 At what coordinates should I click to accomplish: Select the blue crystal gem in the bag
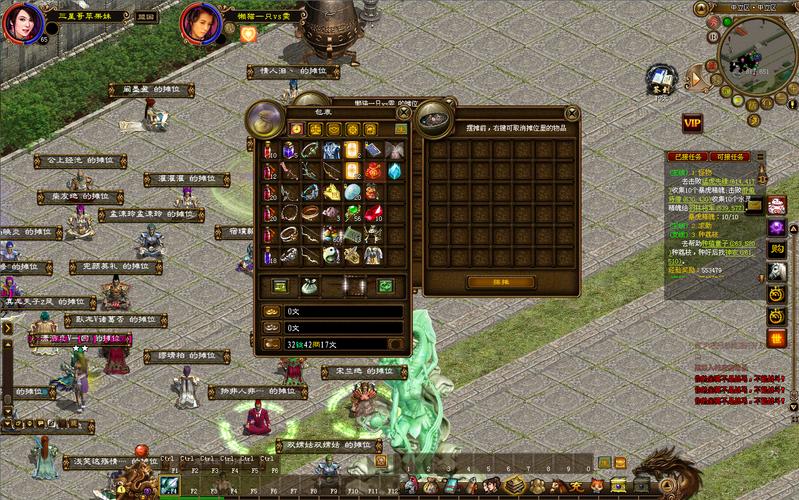coord(394,171)
